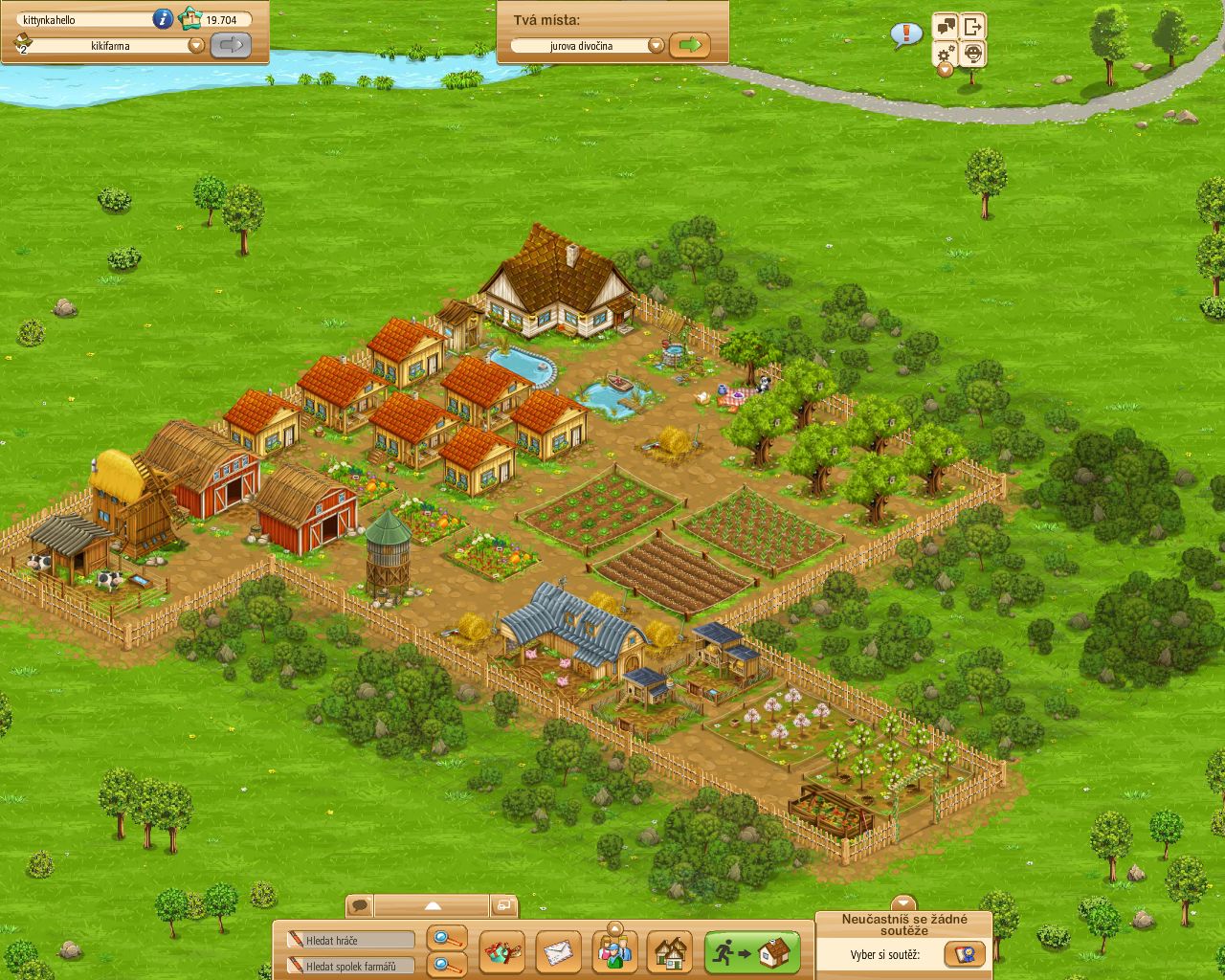Click the Hledat spolek farmářů search field
The width and height of the screenshot is (1225, 980).
point(349,966)
